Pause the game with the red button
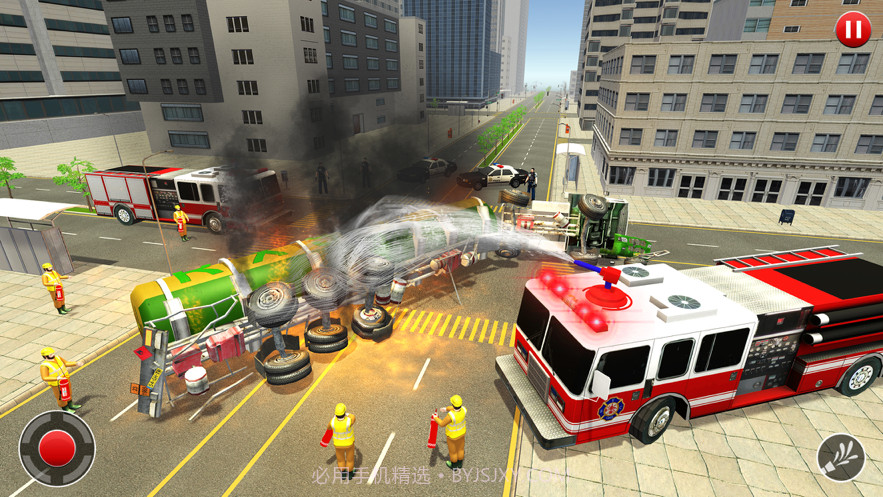 852,30
